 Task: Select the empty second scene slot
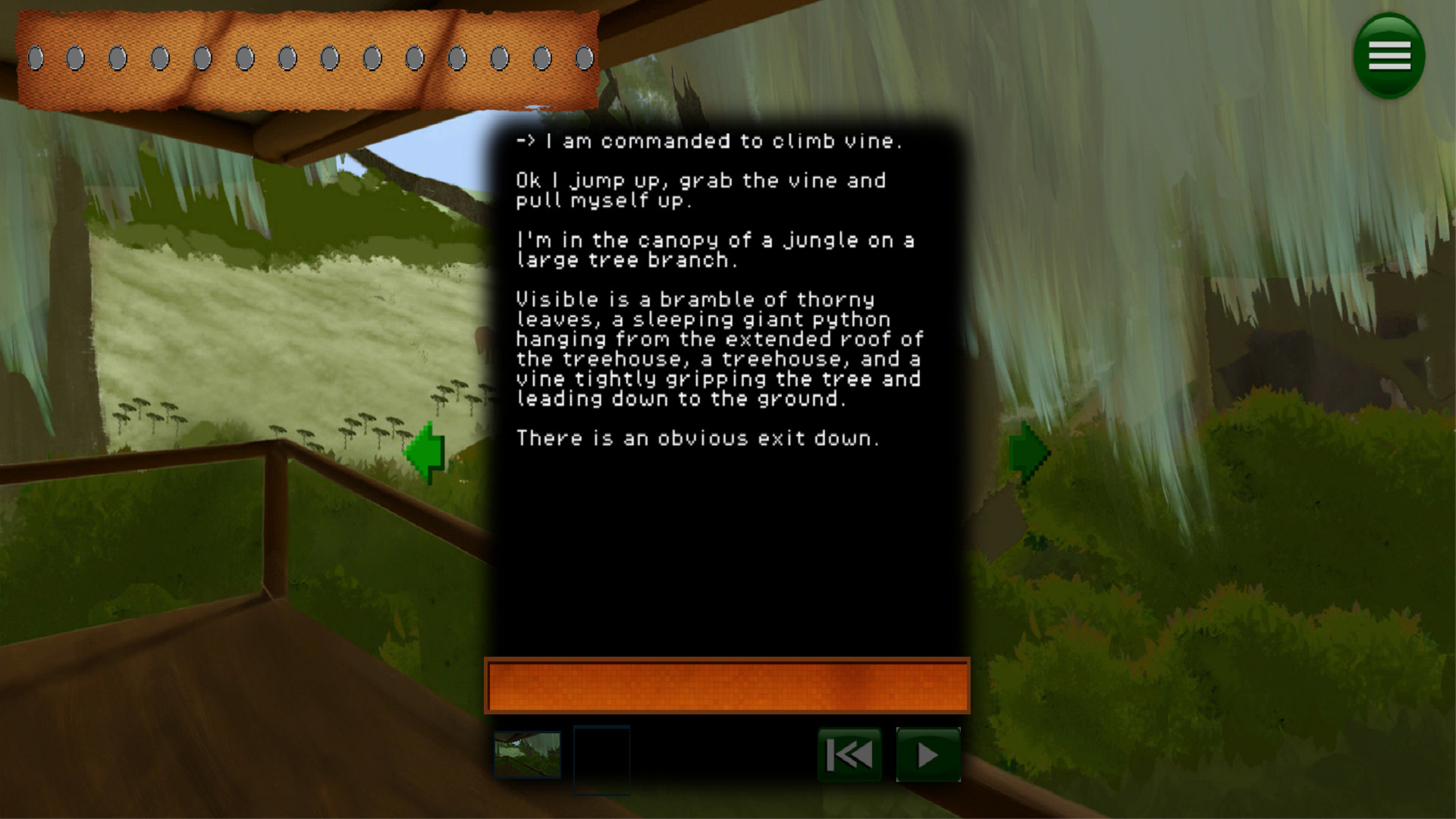[x=601, y=756]
